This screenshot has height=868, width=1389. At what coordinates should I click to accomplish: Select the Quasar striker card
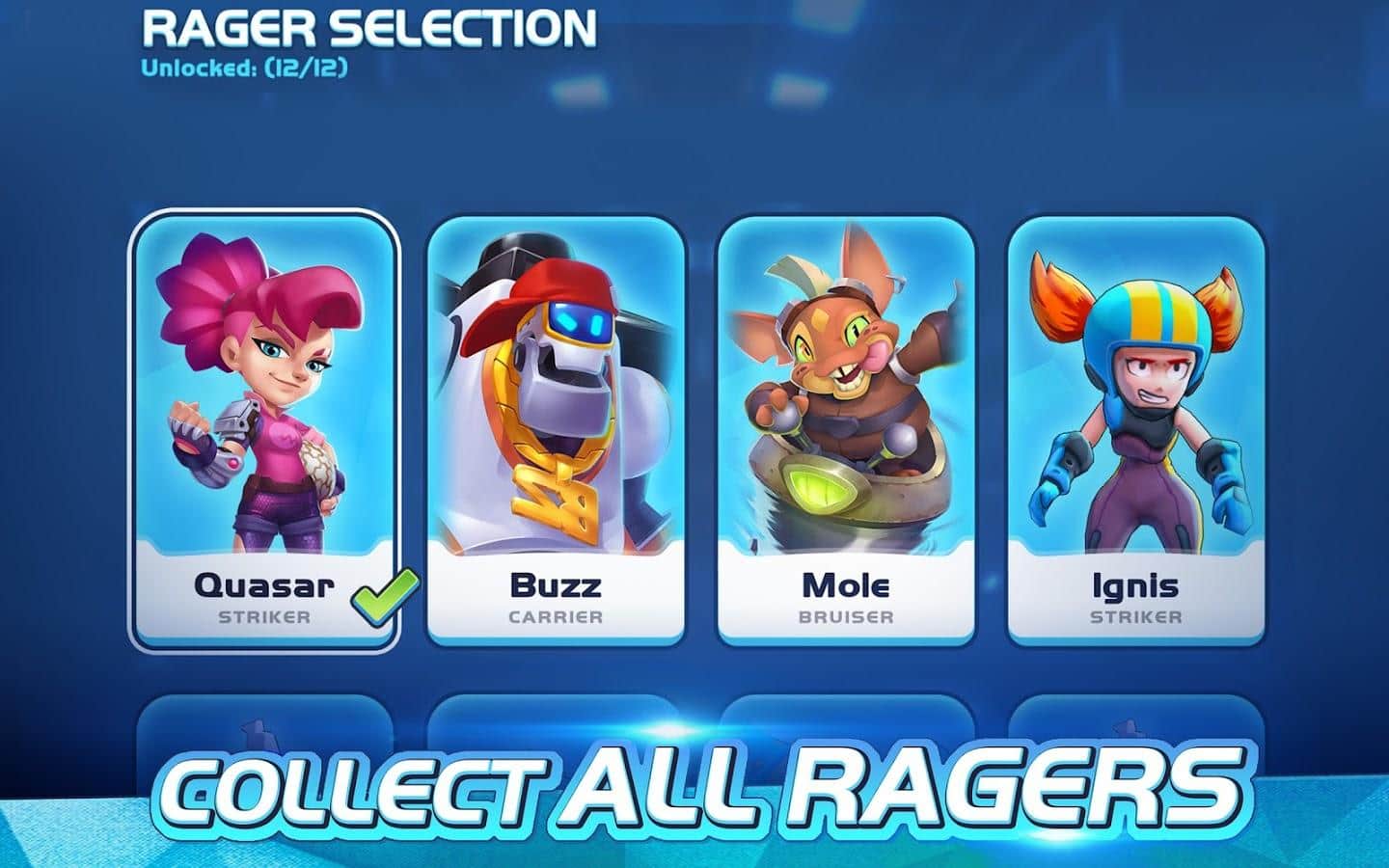pyautogui.click(x=264, y=430)
